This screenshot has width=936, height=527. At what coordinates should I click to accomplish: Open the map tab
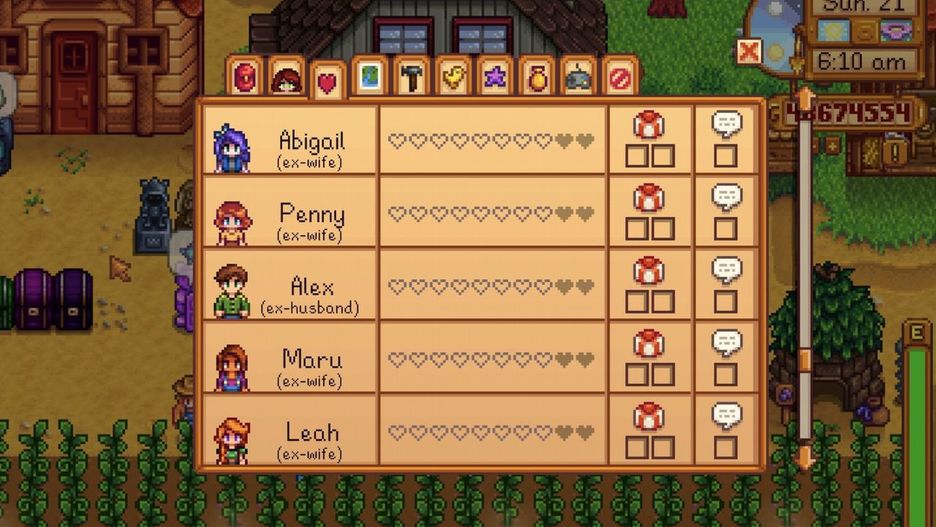(369, 77)
